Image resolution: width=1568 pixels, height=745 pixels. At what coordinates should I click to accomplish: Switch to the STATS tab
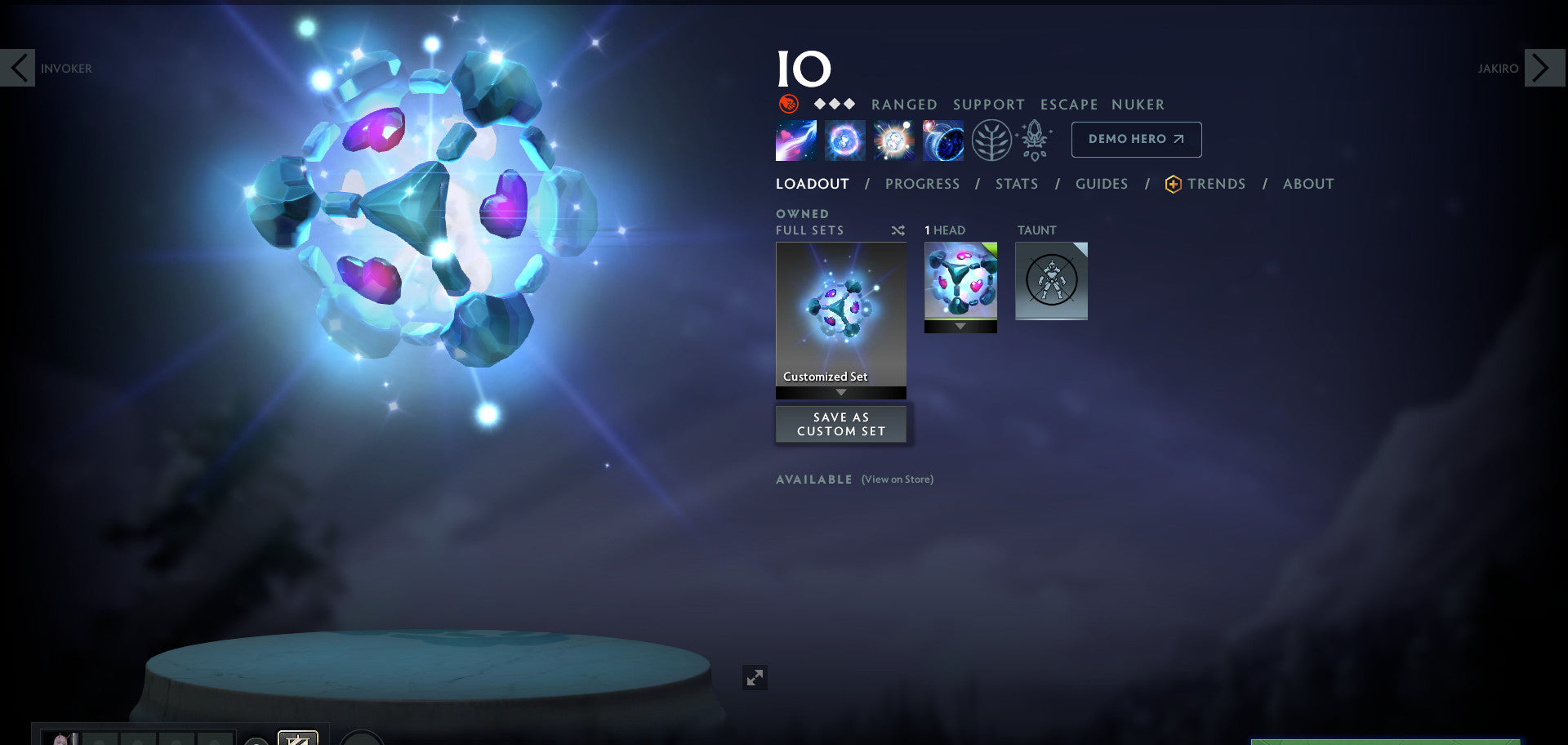coord(1016,184)
